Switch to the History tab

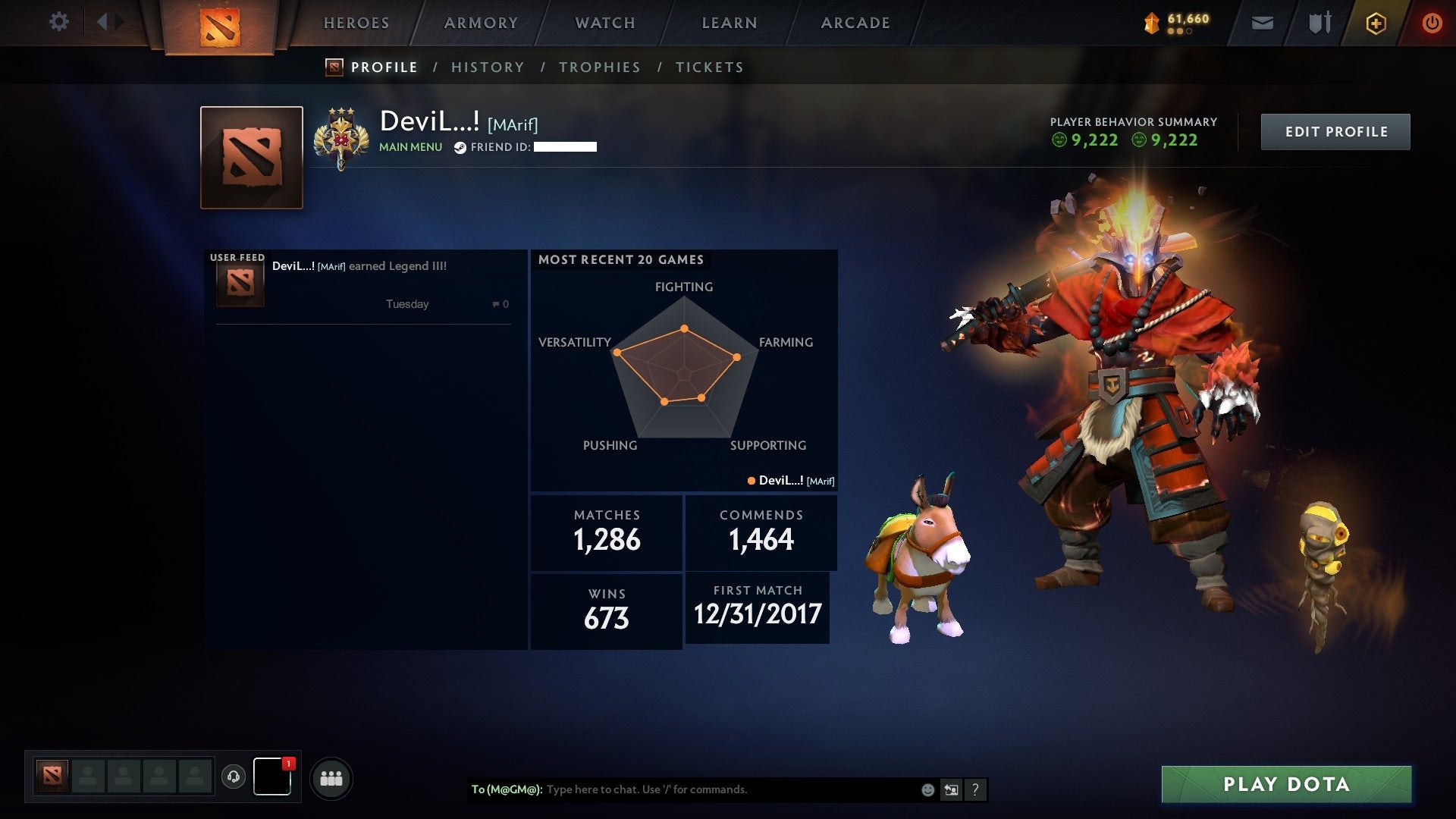[488, 67]
